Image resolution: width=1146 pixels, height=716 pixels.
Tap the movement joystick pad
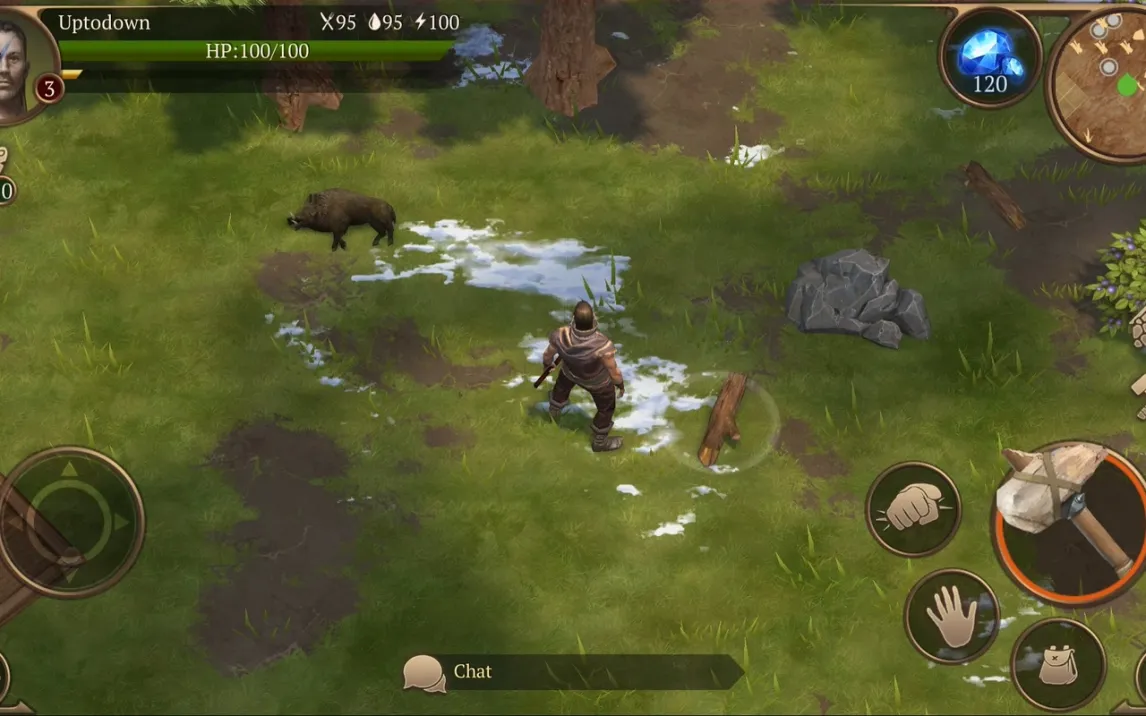click(x=70, y=521)
